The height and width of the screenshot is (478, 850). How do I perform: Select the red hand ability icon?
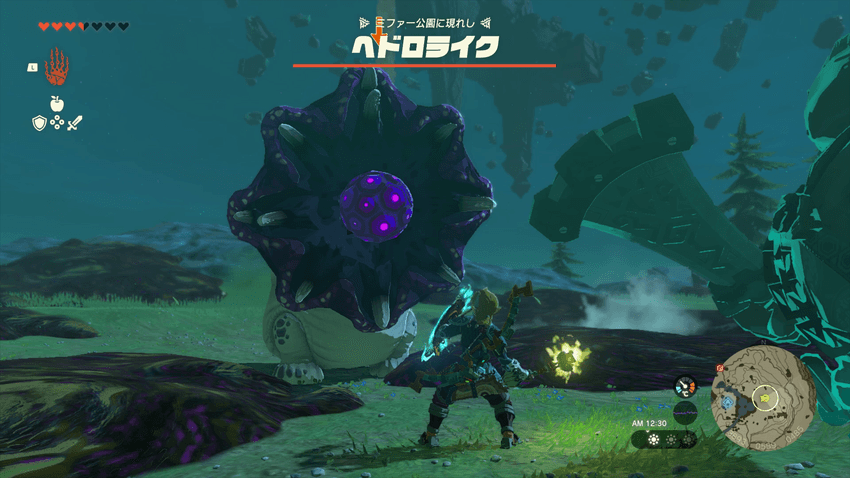tap(57, 66)
